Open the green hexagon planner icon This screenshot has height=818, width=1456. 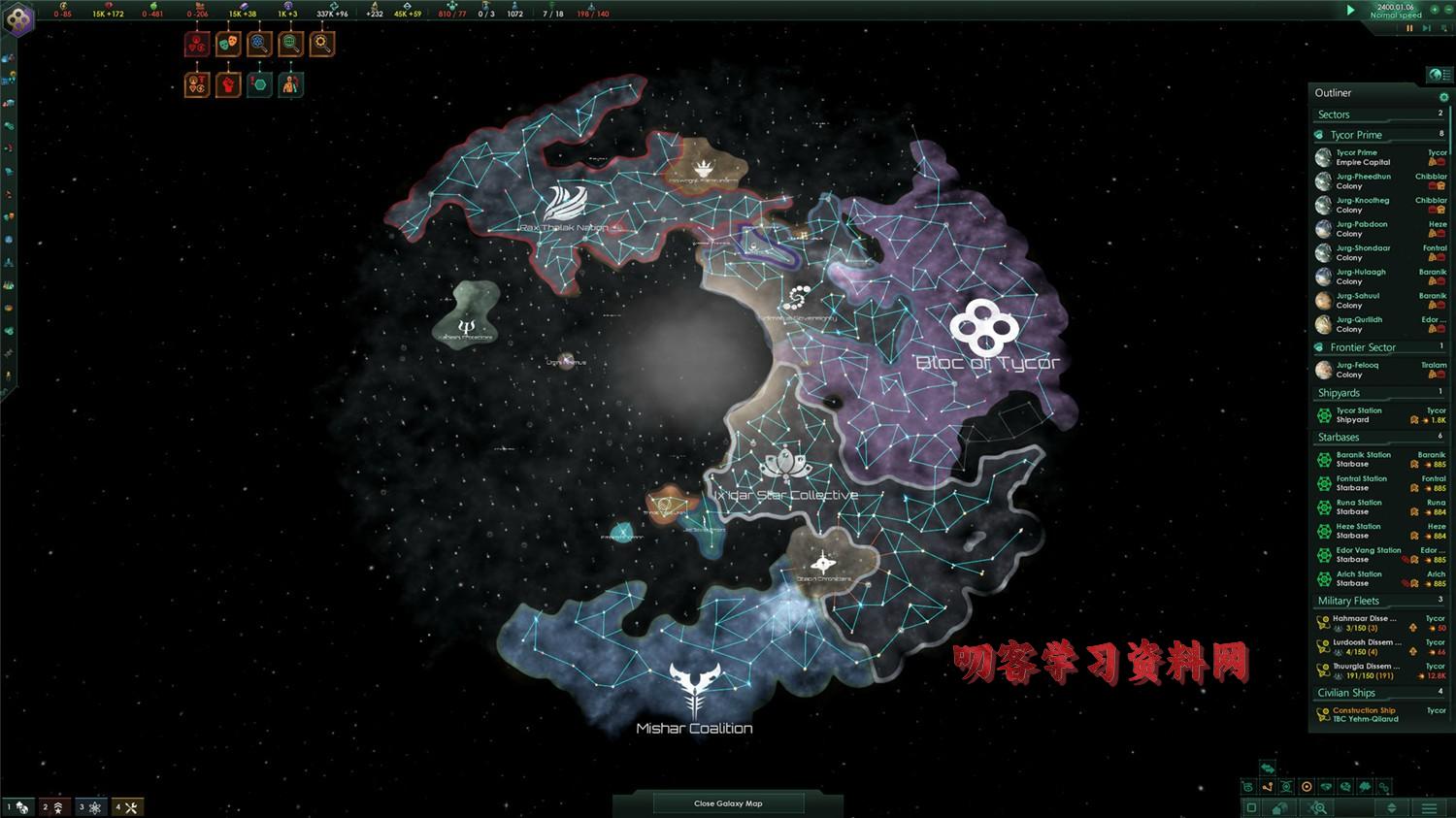click(259, 84)
